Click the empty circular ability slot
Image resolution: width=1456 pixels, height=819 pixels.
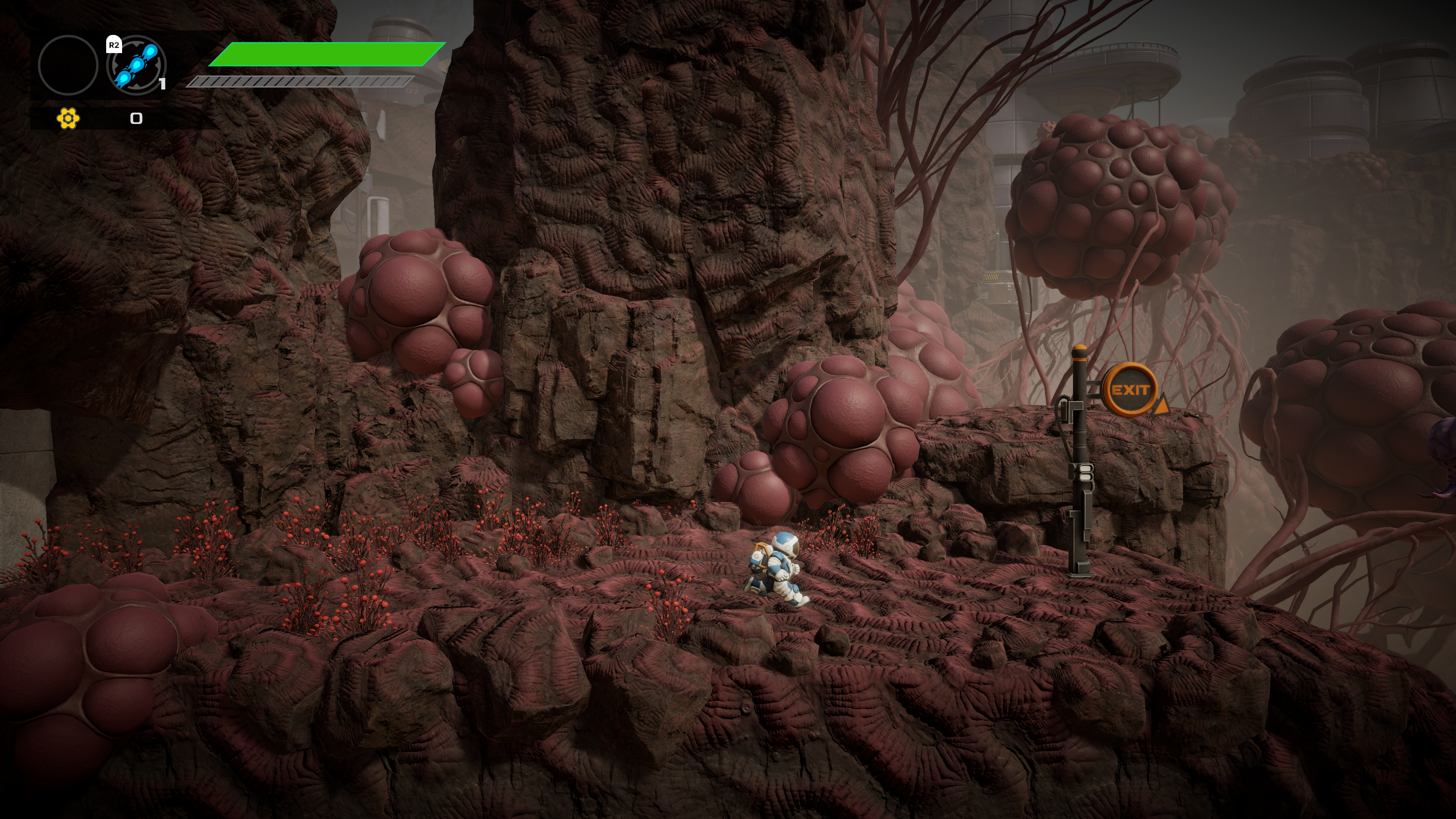click(x=68, y=65)
